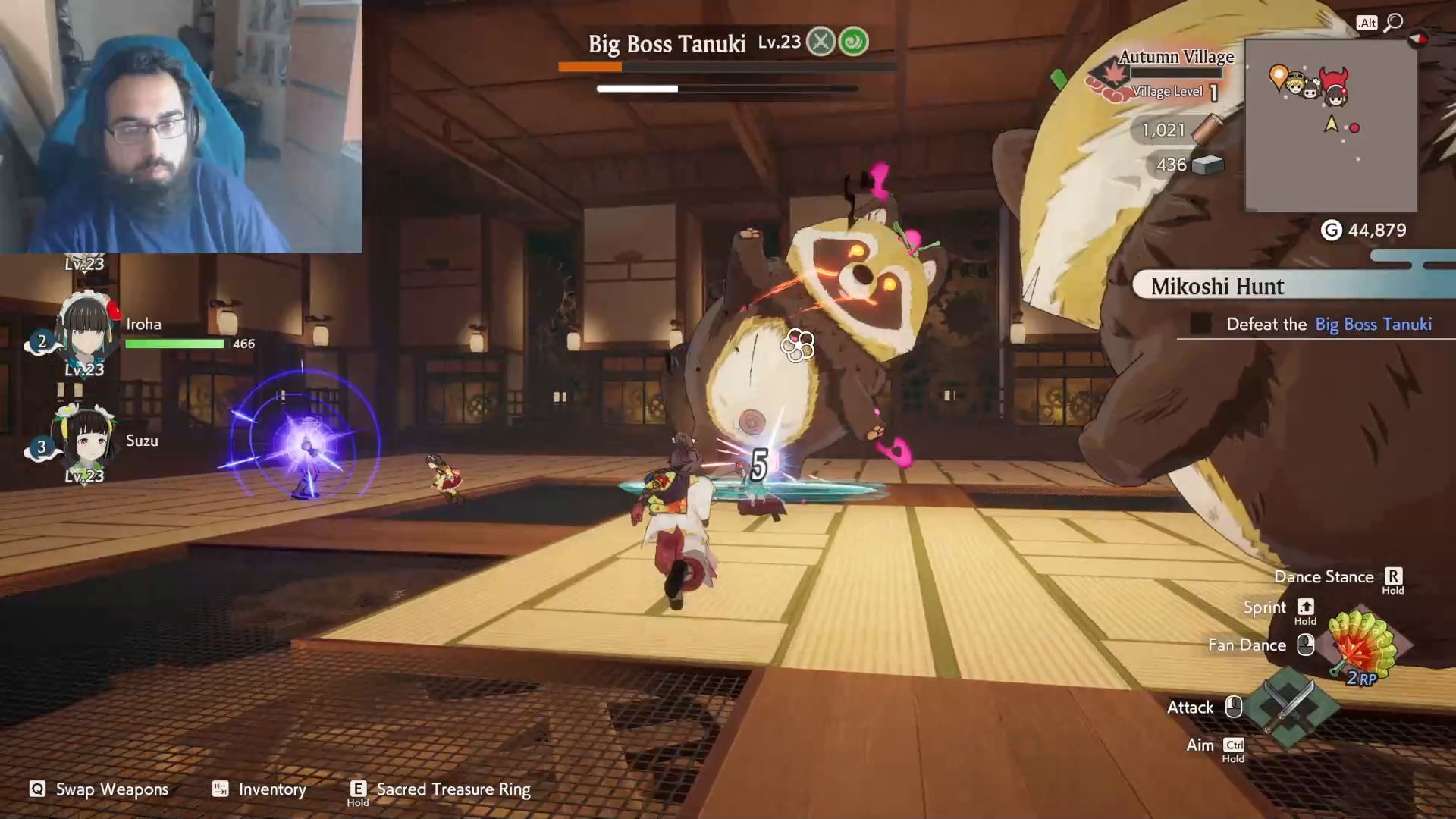Open the Mikoshi Hunt quest tracker
Screen dimensions: 1456x819
click(x=1217, y=286)
